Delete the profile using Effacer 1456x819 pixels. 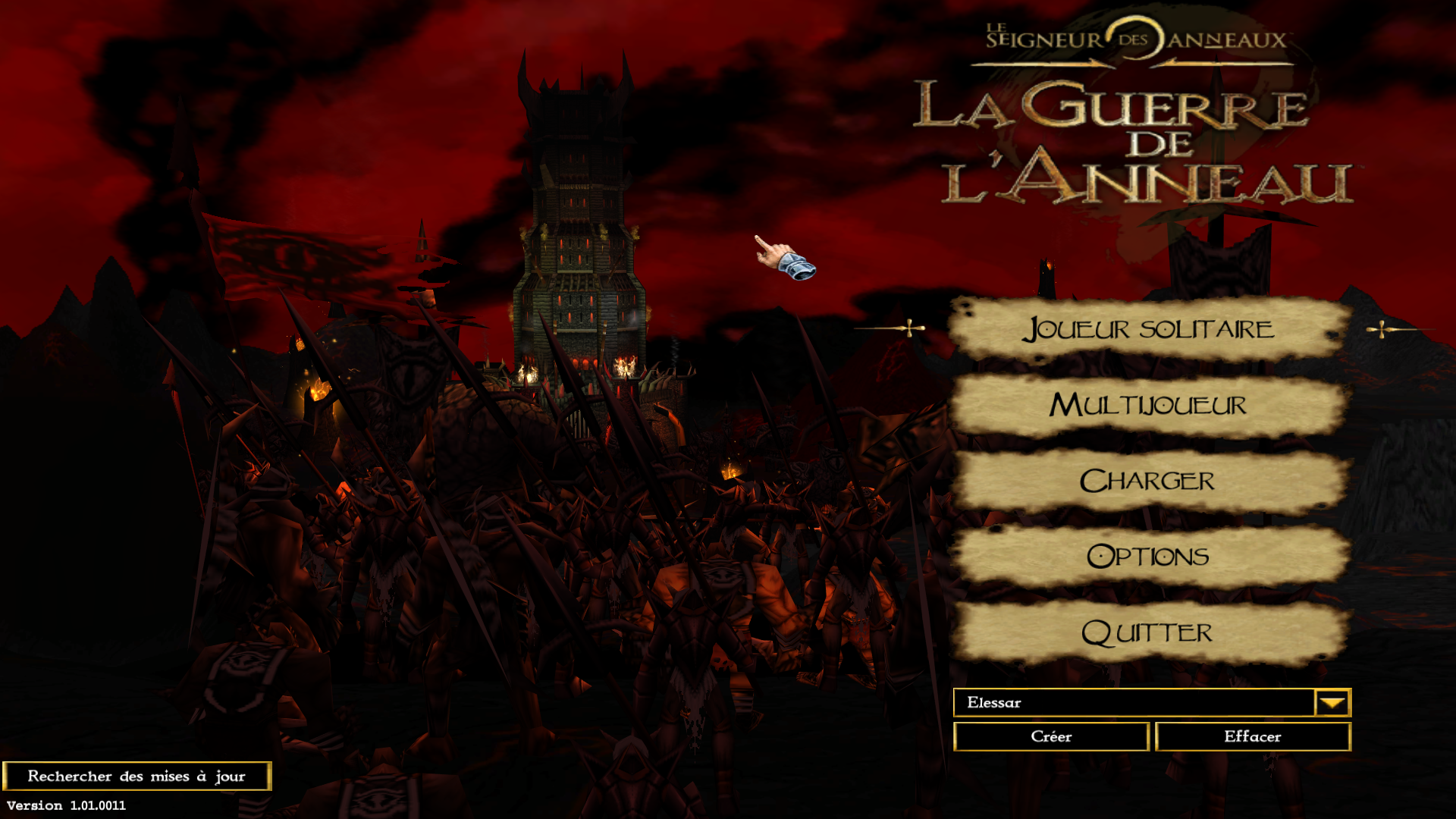coord(1252,736)
